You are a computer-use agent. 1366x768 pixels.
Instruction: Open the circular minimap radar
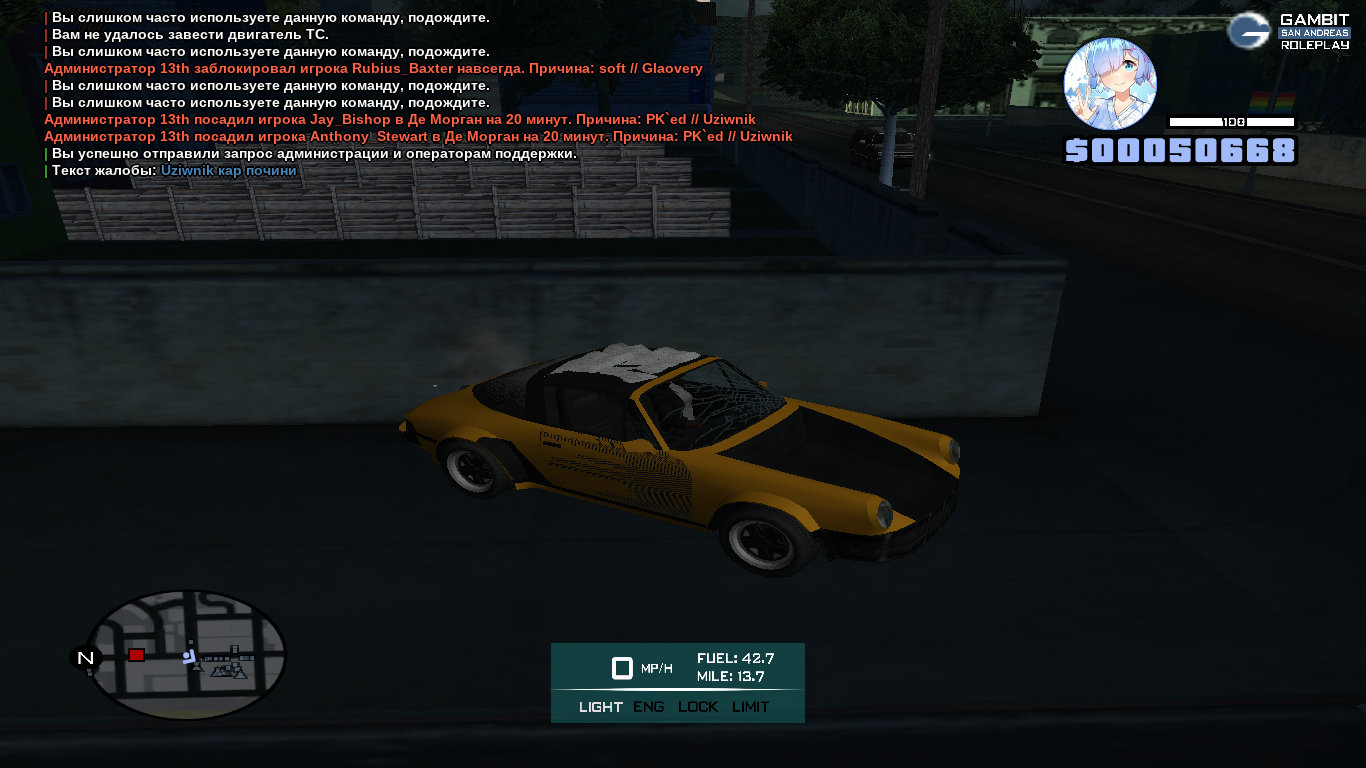click(x=187, y=655)
